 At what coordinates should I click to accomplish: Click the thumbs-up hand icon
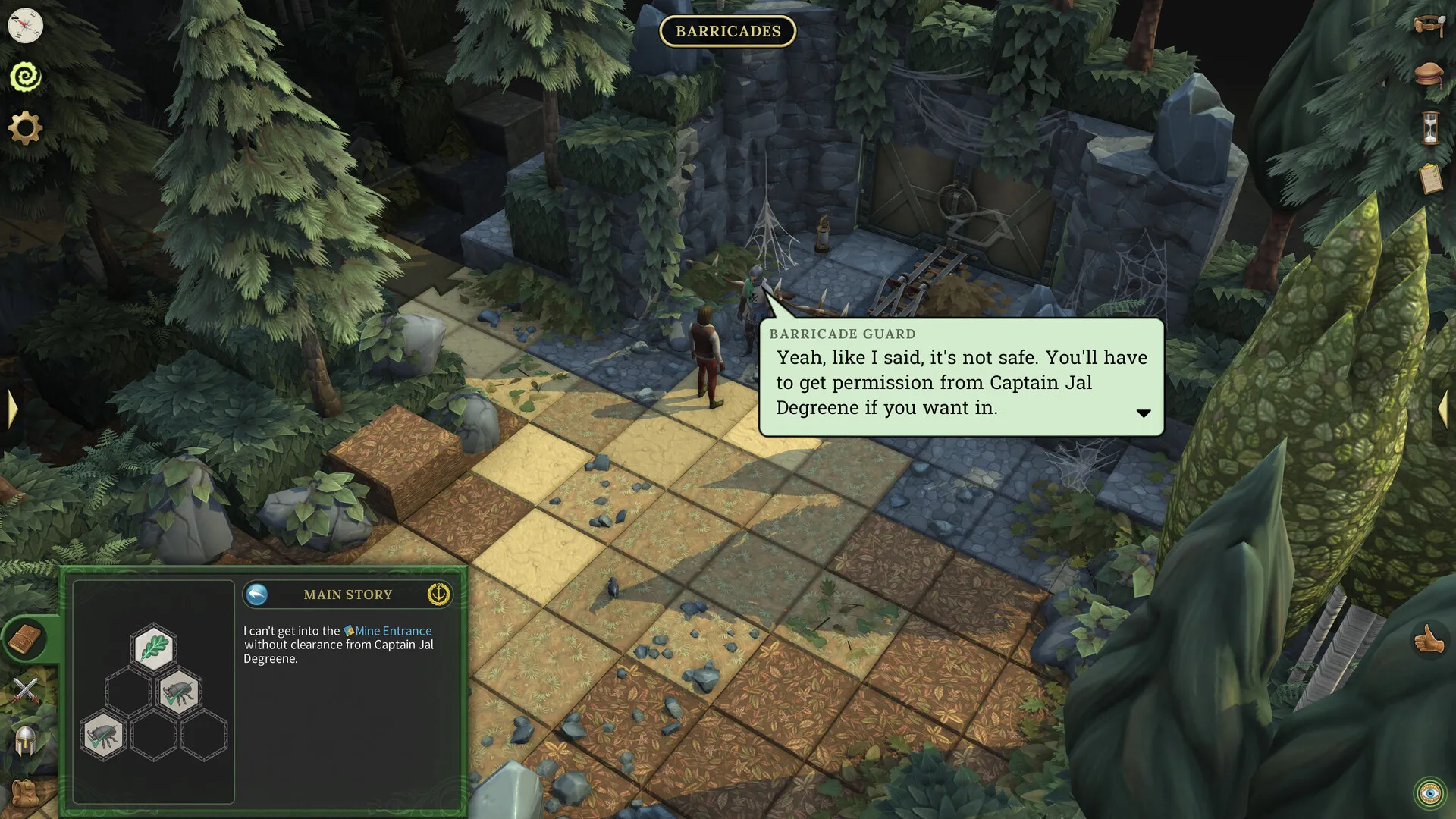(x=1429, y=639)
